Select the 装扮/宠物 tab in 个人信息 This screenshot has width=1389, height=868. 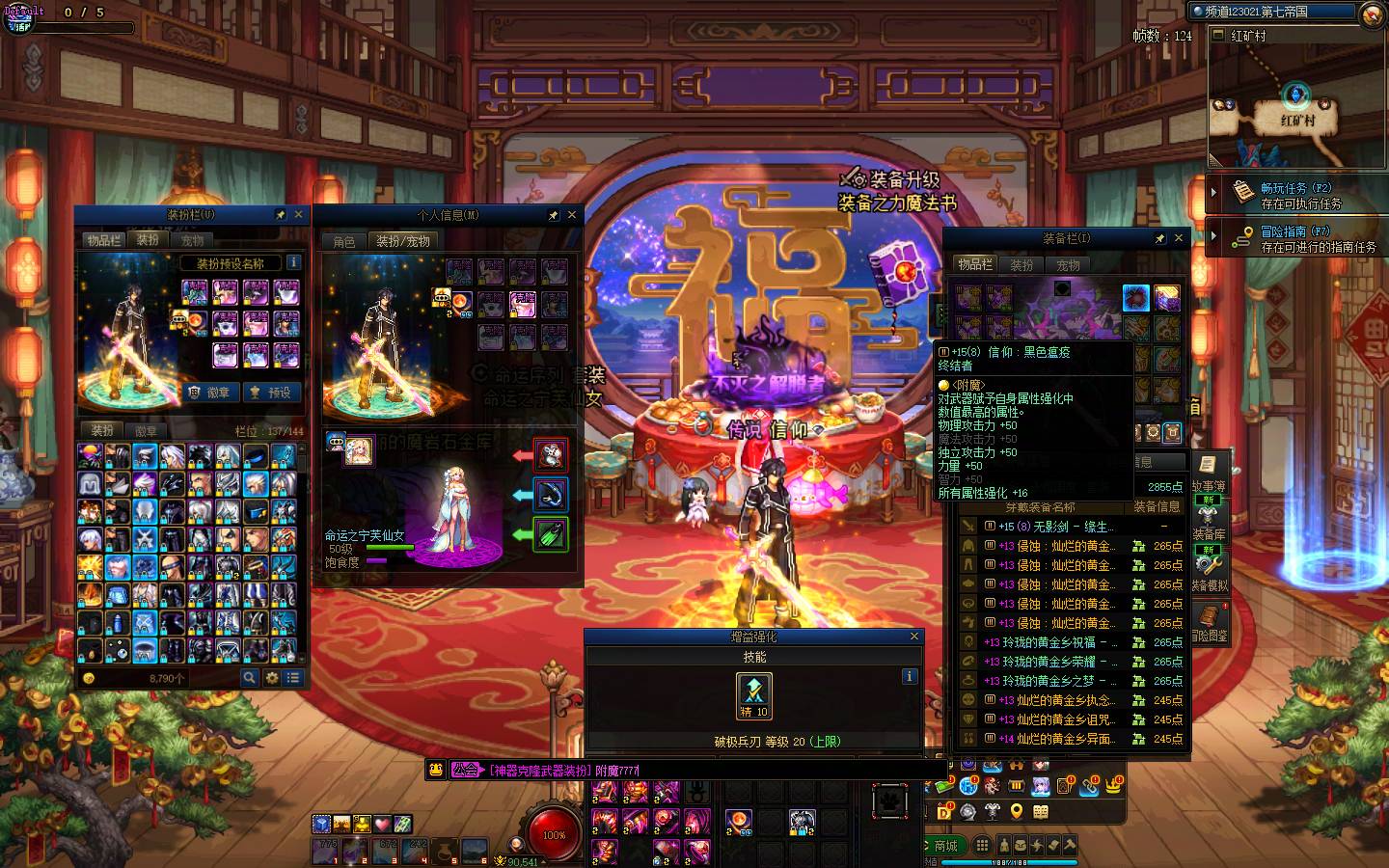click(x=403, y=241)
